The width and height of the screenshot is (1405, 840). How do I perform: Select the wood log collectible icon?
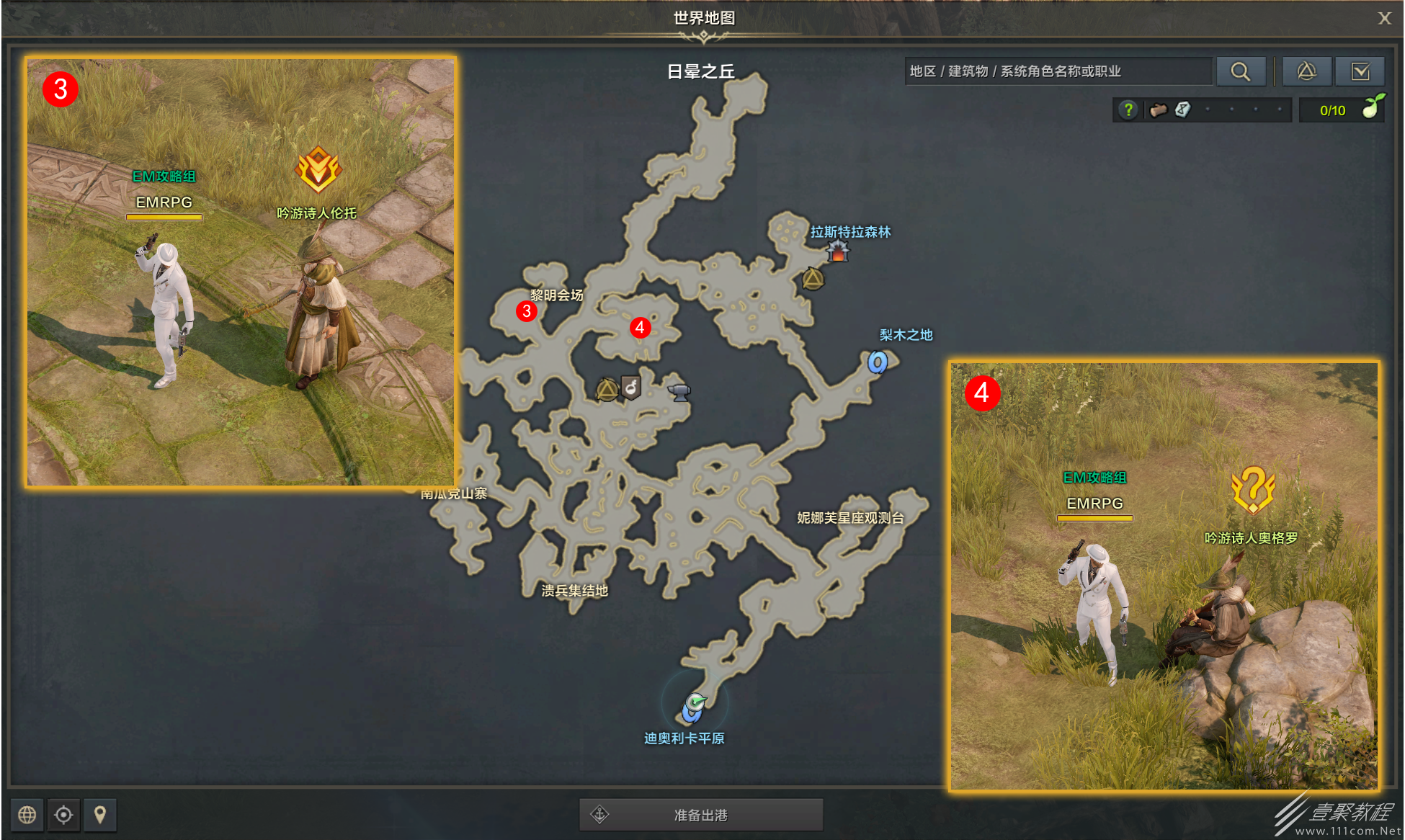point(1158,110)
